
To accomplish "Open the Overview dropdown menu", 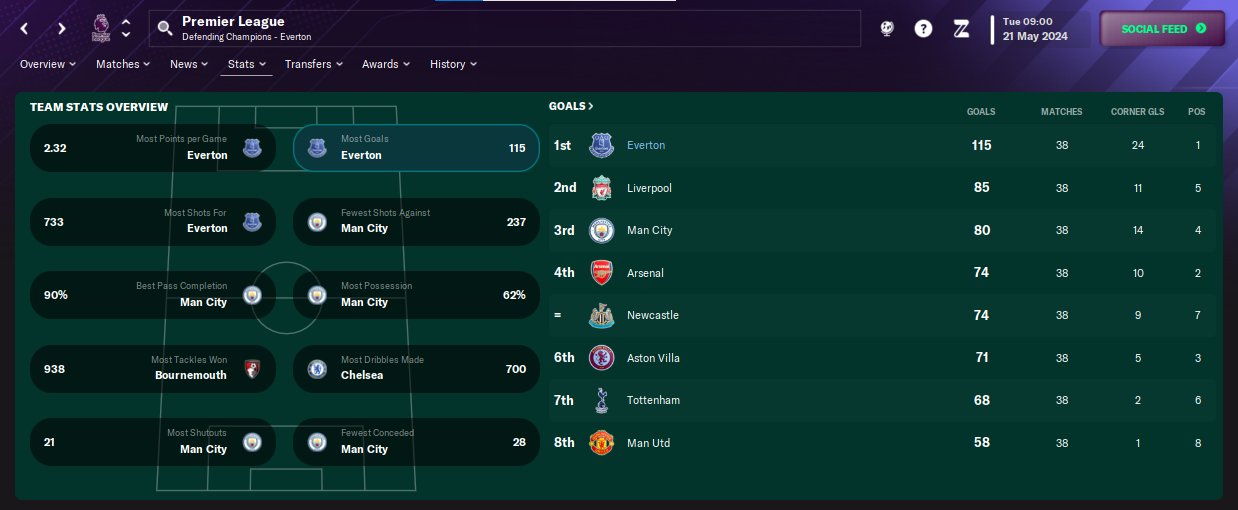I will (48, 64).
